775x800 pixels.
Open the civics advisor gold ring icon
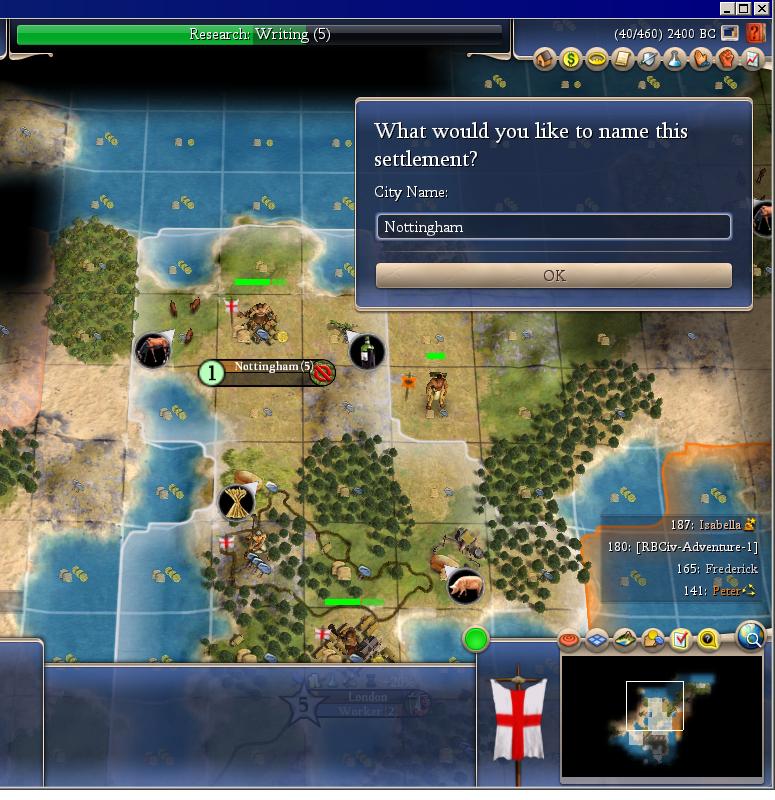pyautogui.click(x=597, y=59)
